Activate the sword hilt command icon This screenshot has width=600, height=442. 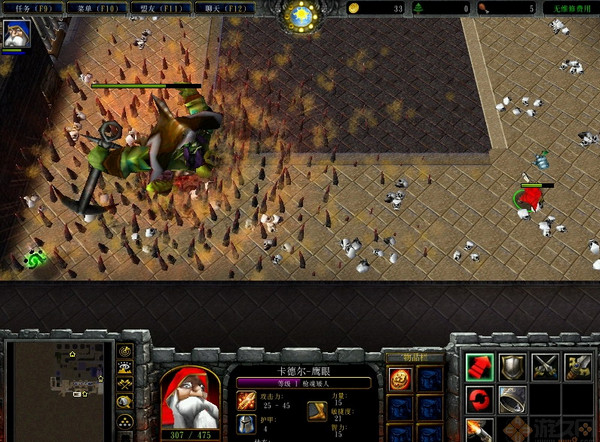pos(578,367)
